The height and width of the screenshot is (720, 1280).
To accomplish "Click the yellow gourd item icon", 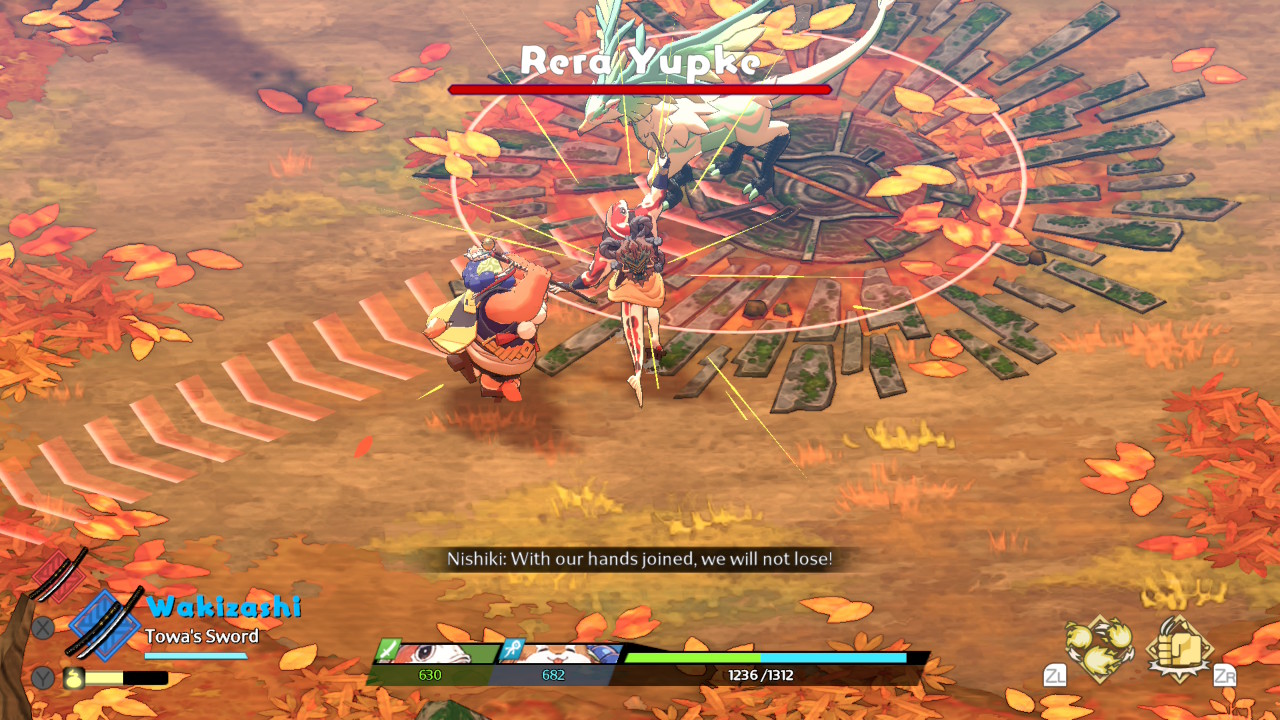I will pyautogui.click(x=75, y=678).
